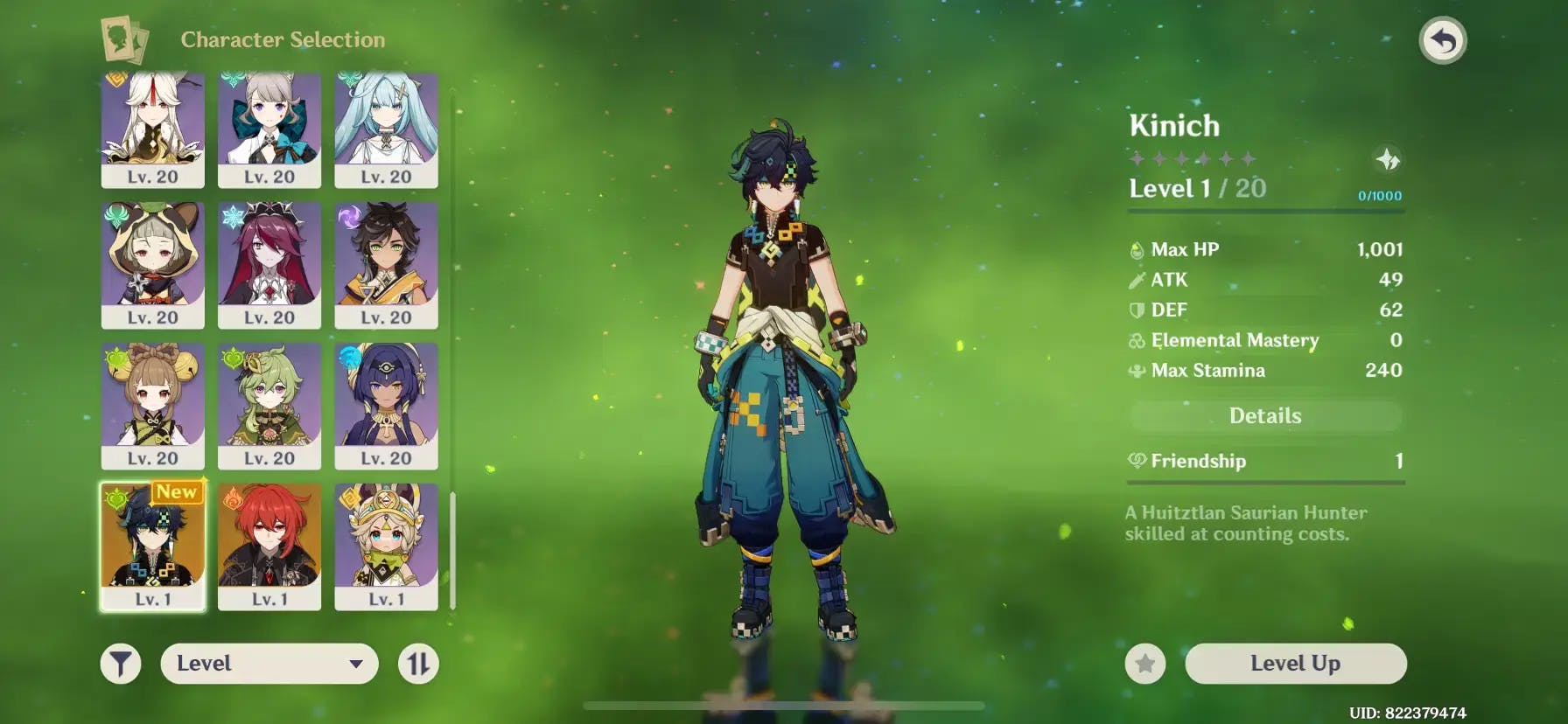This screenshot has width=1568, height=724.
Task: Select Rosaria's character card
Action: pos(269,264)
